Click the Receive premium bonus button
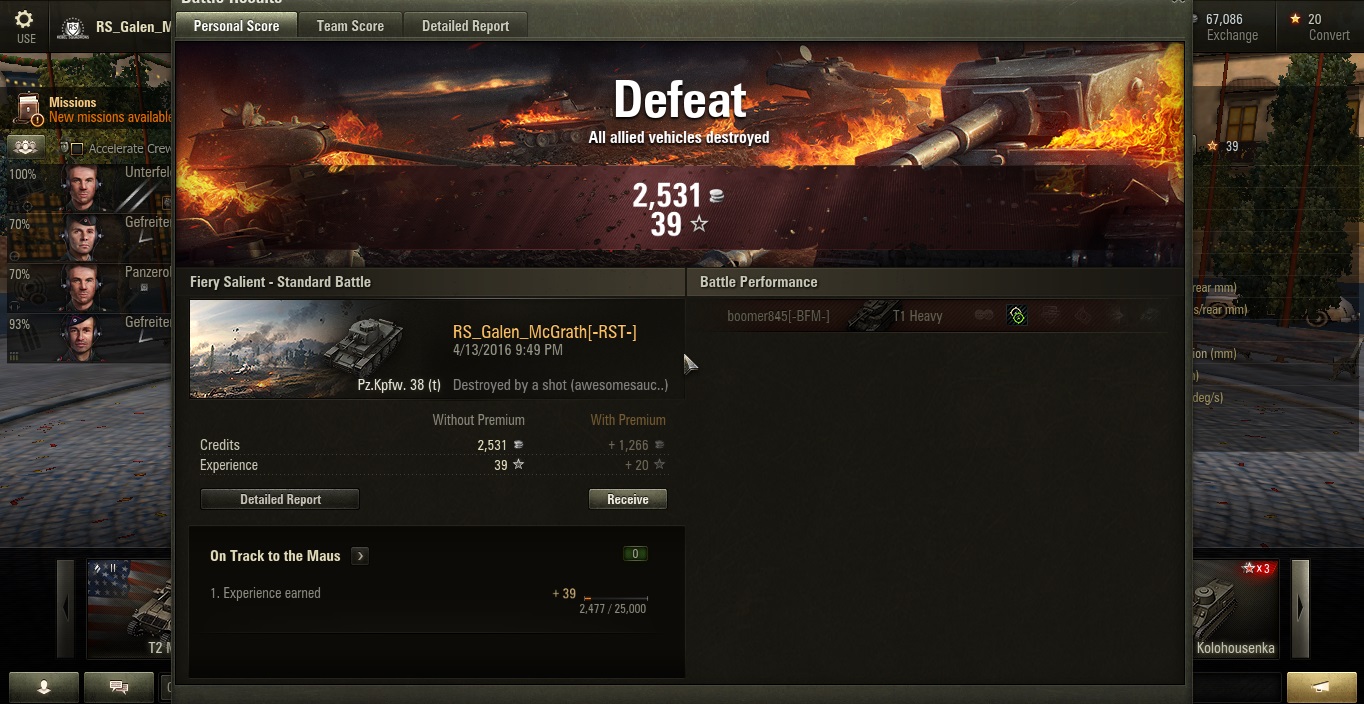1364x704 pixels. [627, 499]
